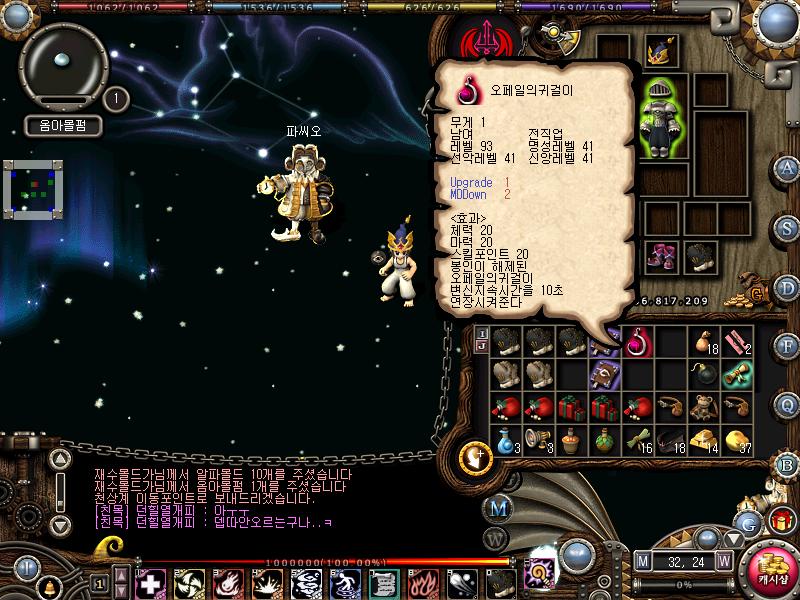Click the blue M button beside coordinates
The width and height of the screenshot is (800, 600).
643,561
